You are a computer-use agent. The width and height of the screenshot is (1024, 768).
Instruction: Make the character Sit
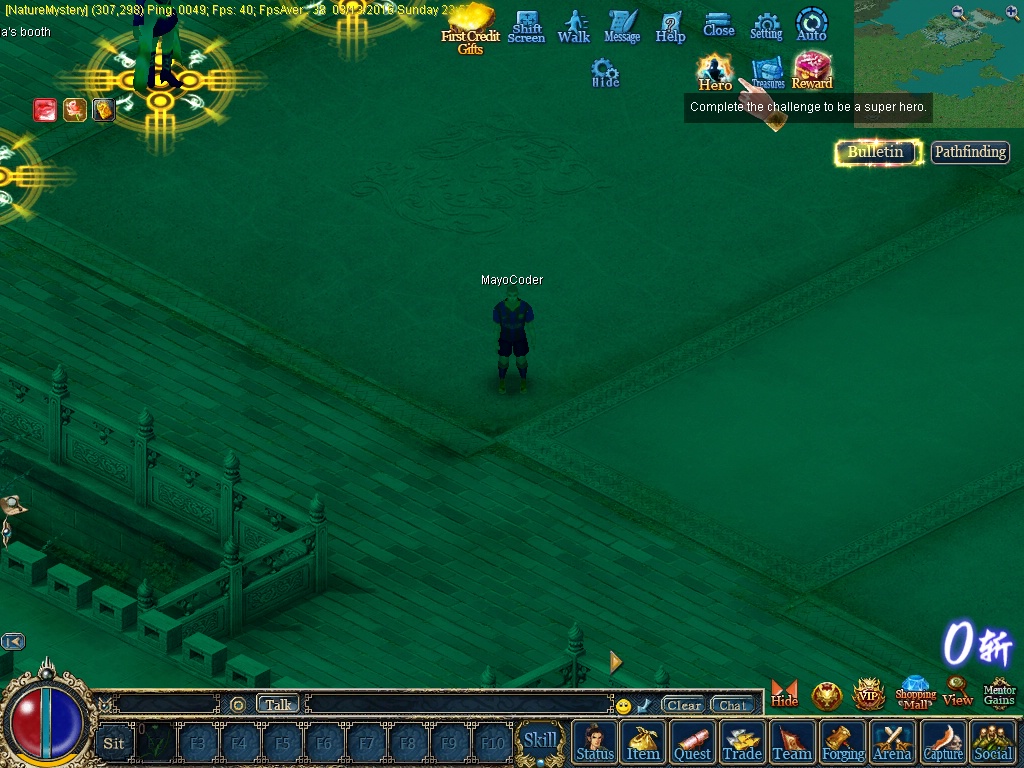[114, 743]
